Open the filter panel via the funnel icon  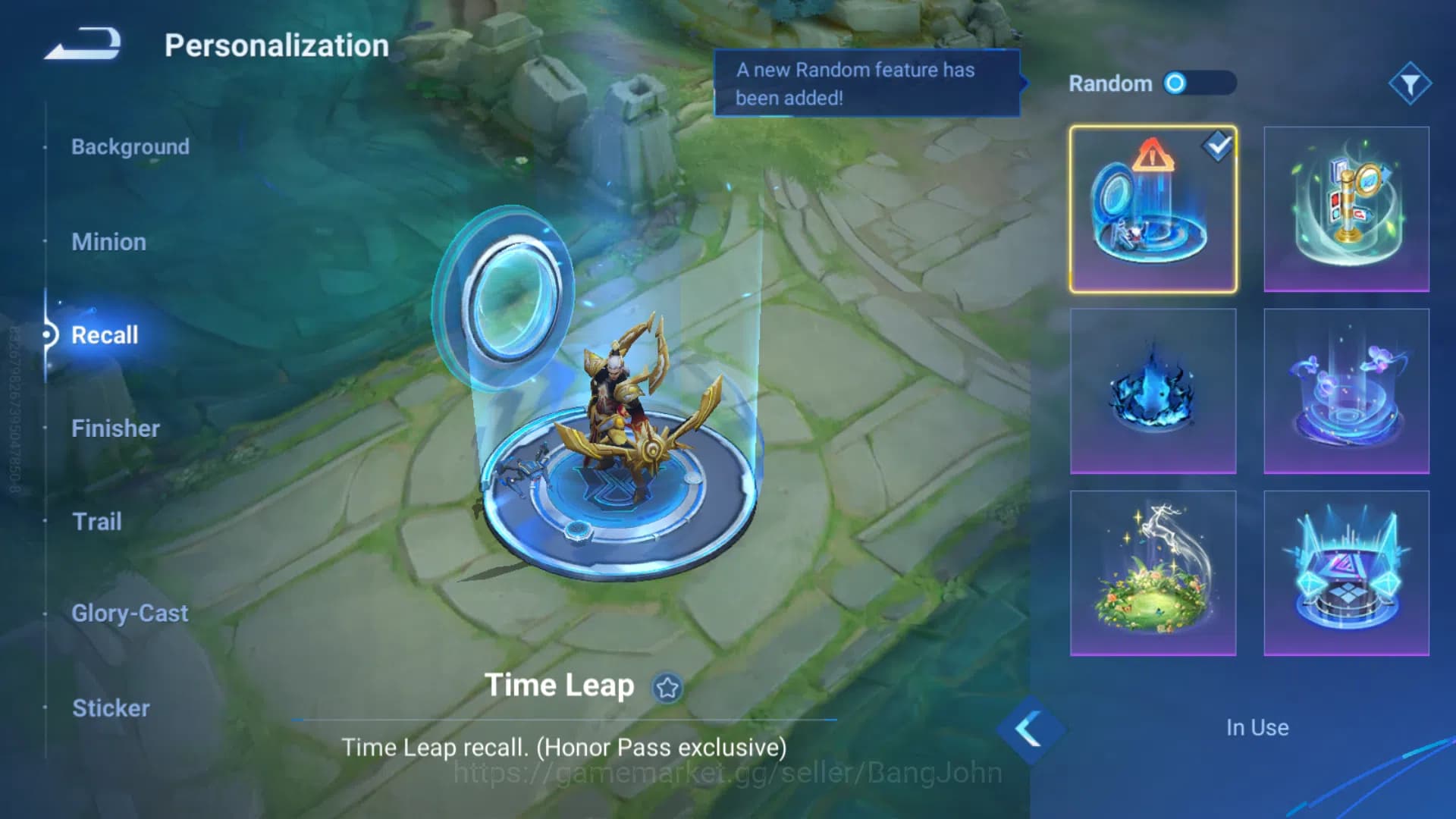click(1409, 85)
